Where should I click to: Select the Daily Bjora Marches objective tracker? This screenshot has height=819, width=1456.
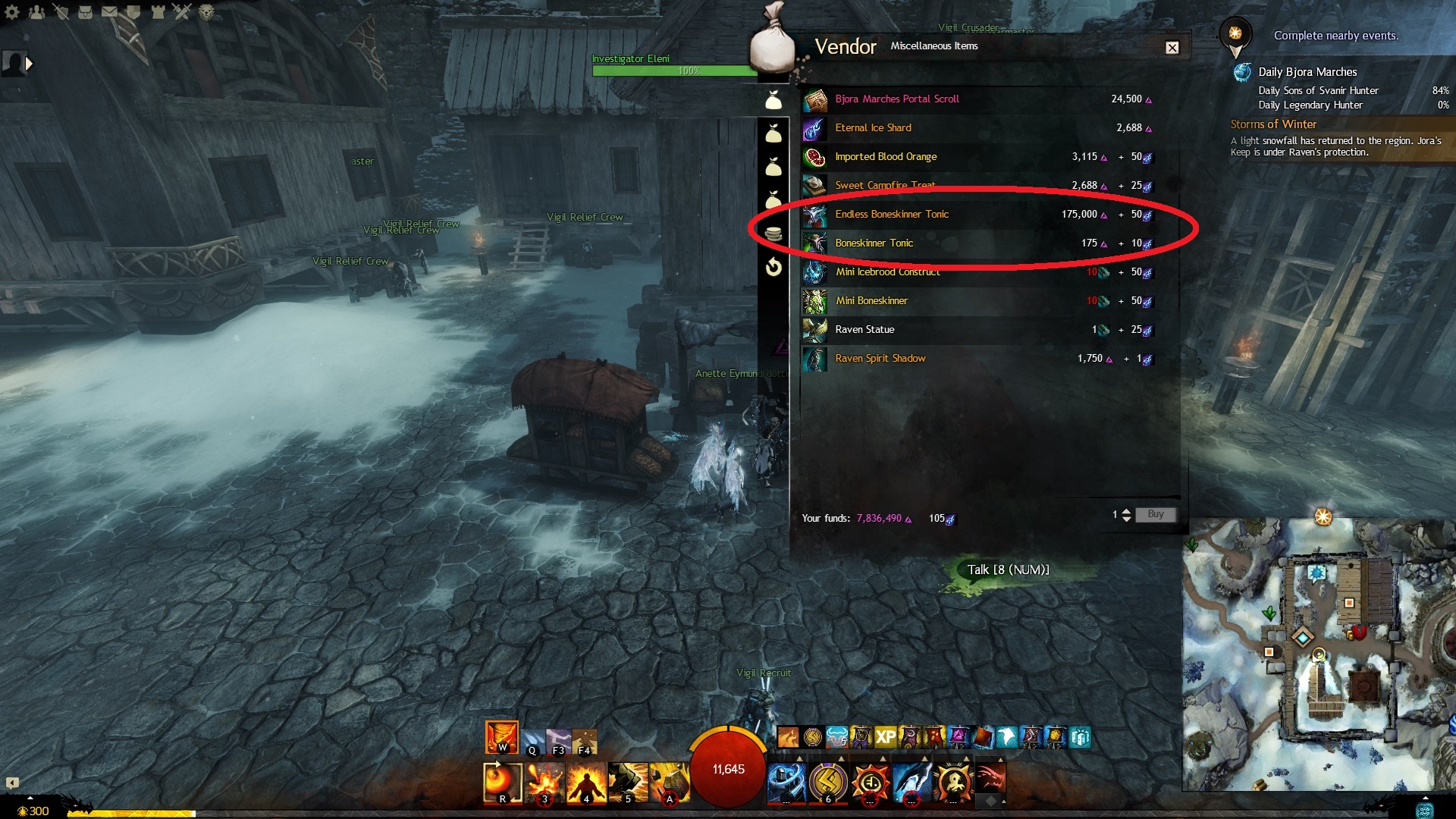click(x=1307, y=72)
